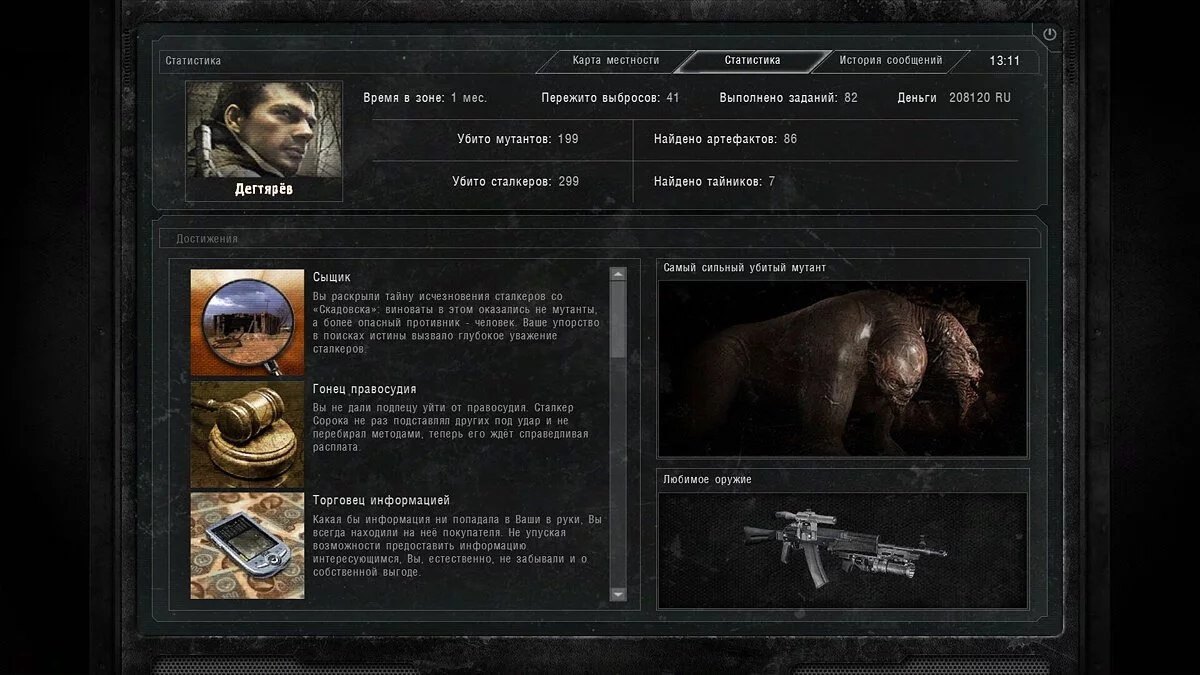Click the achievements list scroll-up arrow
Viewport: 1200px width, 675px height.
(x=618, y=274)
